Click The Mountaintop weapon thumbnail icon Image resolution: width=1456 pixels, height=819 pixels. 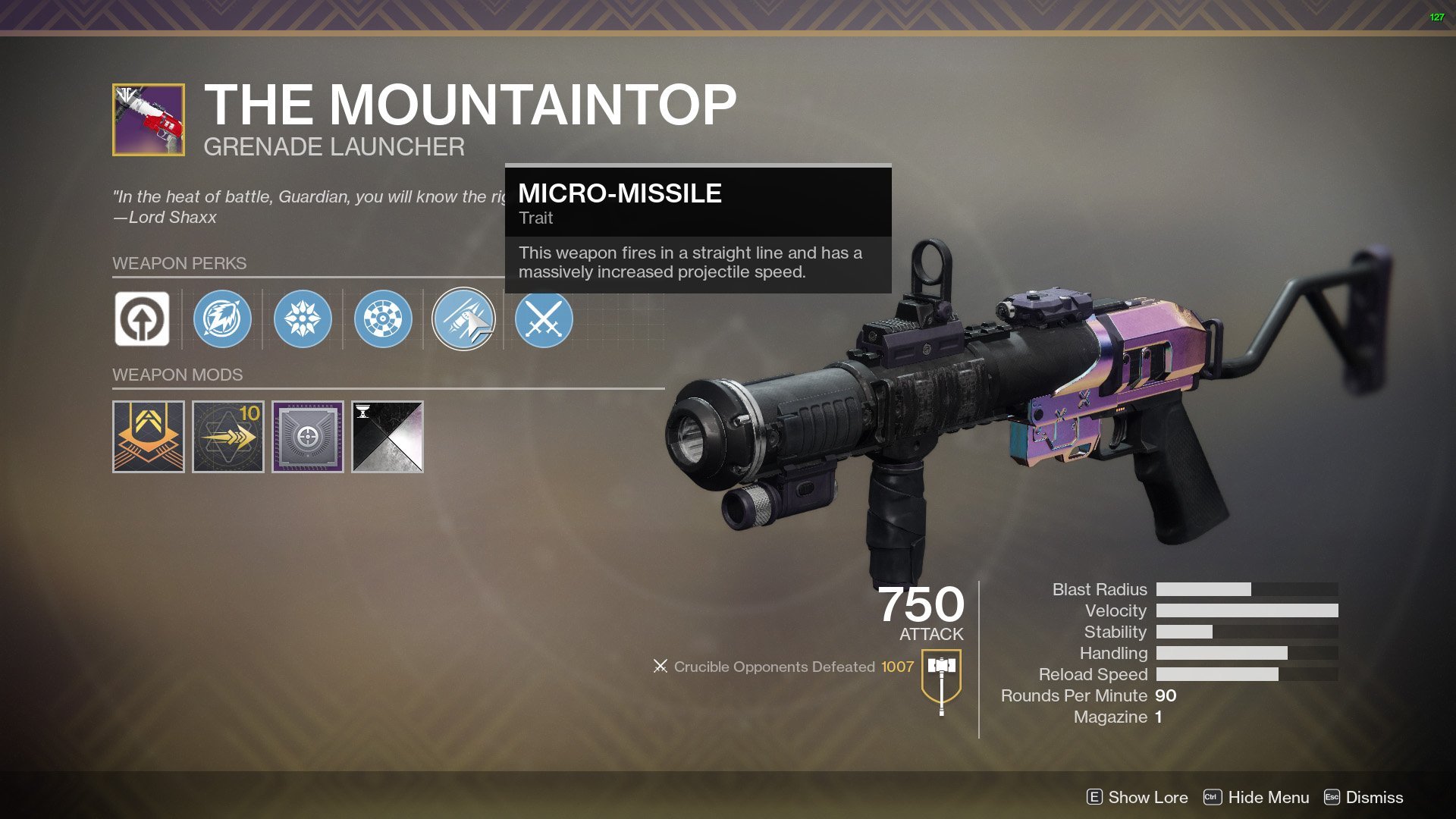[x=149, y=120]
